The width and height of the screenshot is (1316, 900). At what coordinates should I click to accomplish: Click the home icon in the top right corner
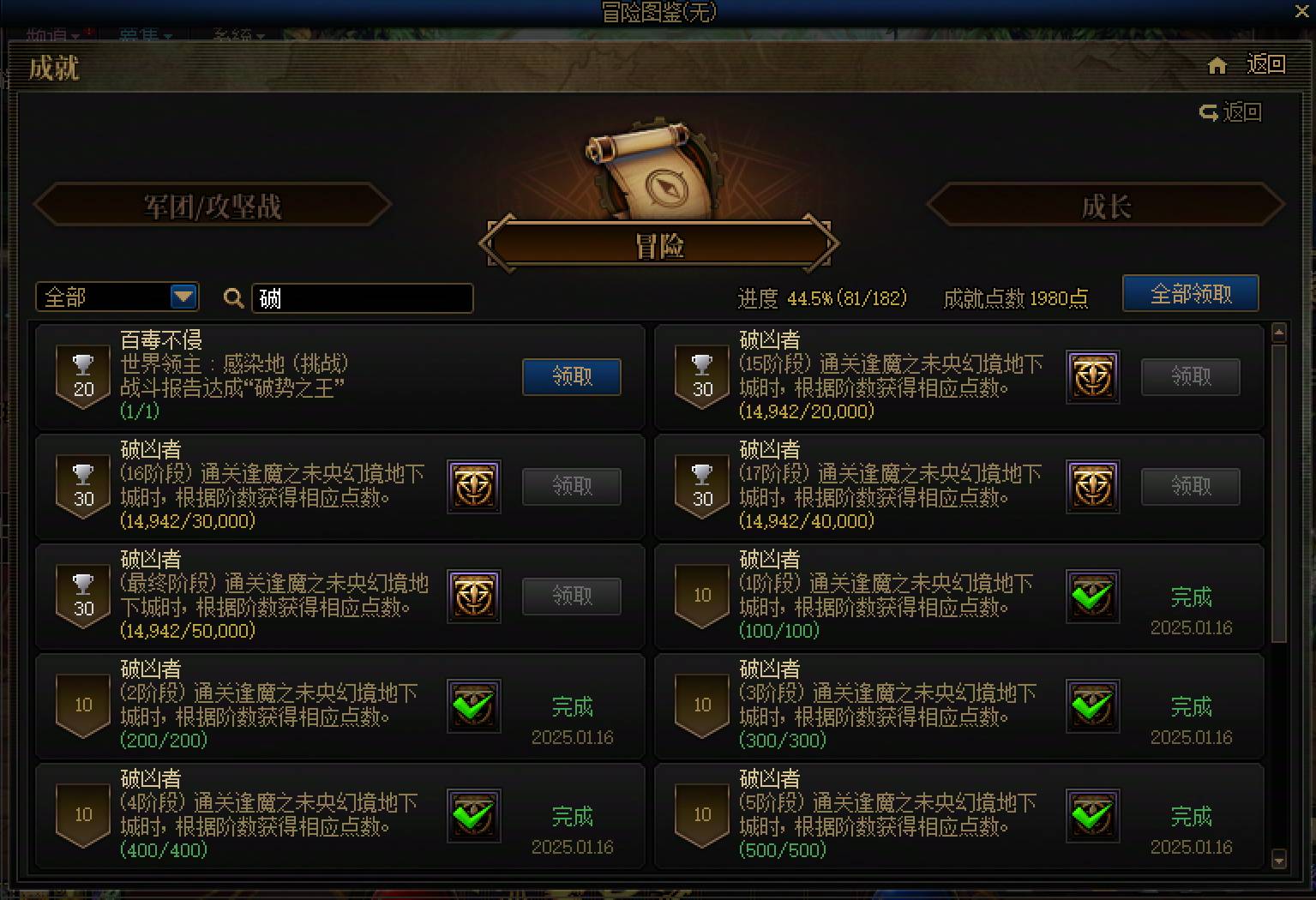coord(1217,64)
